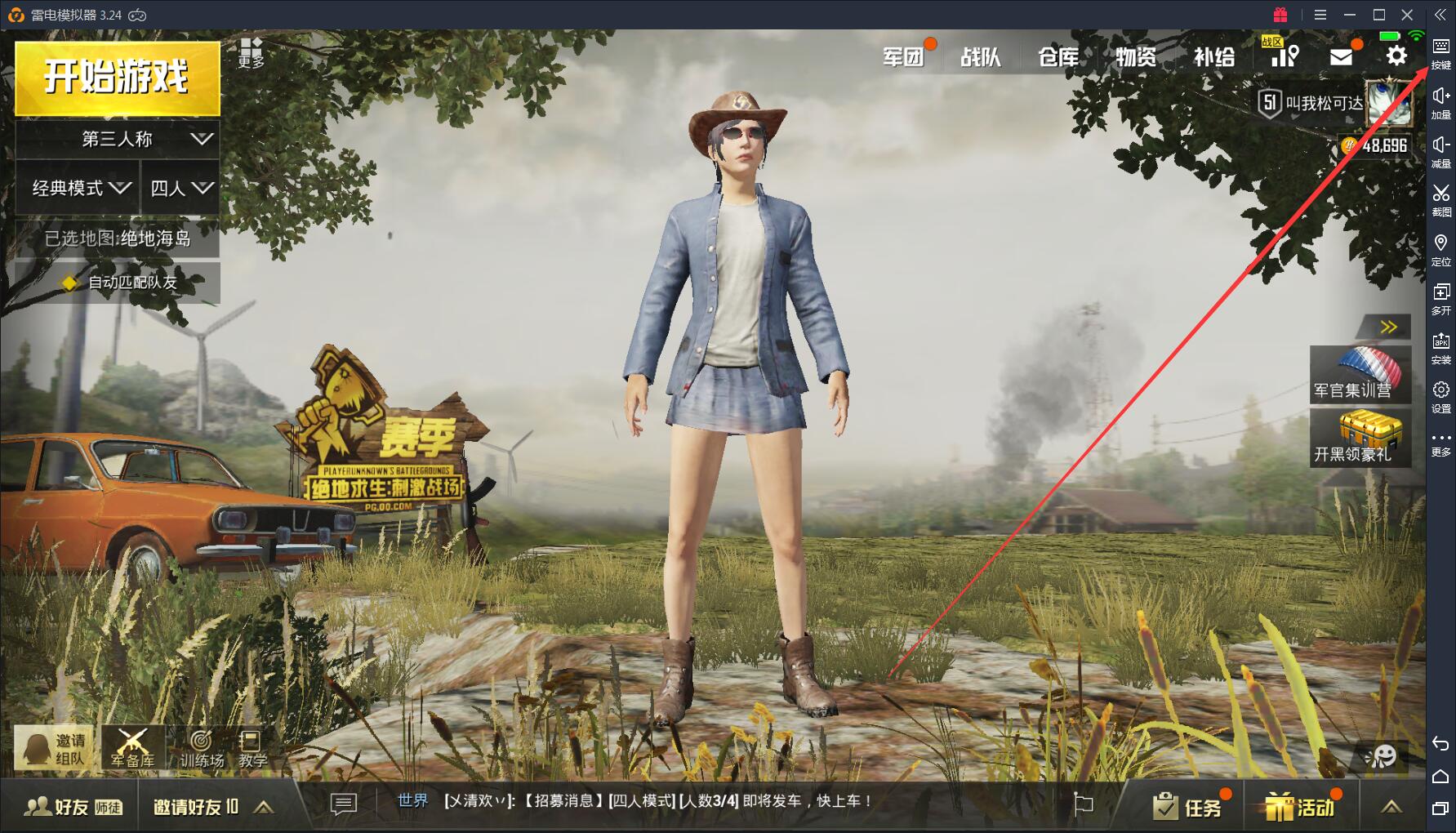1456x833 pixels.
Task: Open the 物资 supplies menu
Action: (x=1136, y=56)
